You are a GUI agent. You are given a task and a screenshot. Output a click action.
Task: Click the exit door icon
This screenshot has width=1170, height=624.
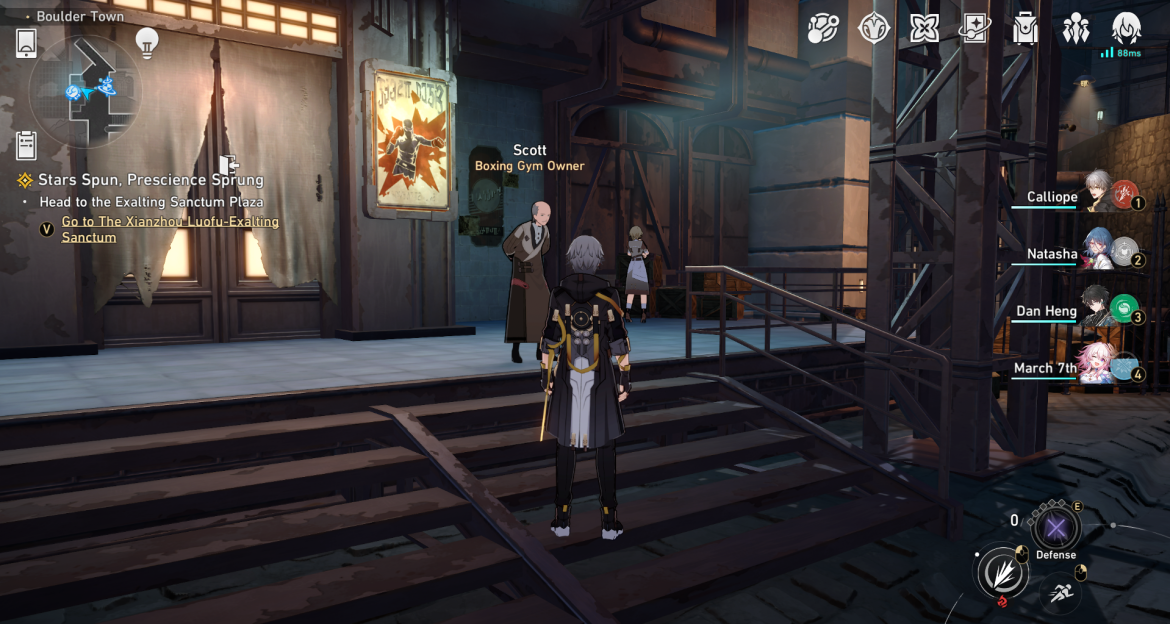tap(229, 165)
